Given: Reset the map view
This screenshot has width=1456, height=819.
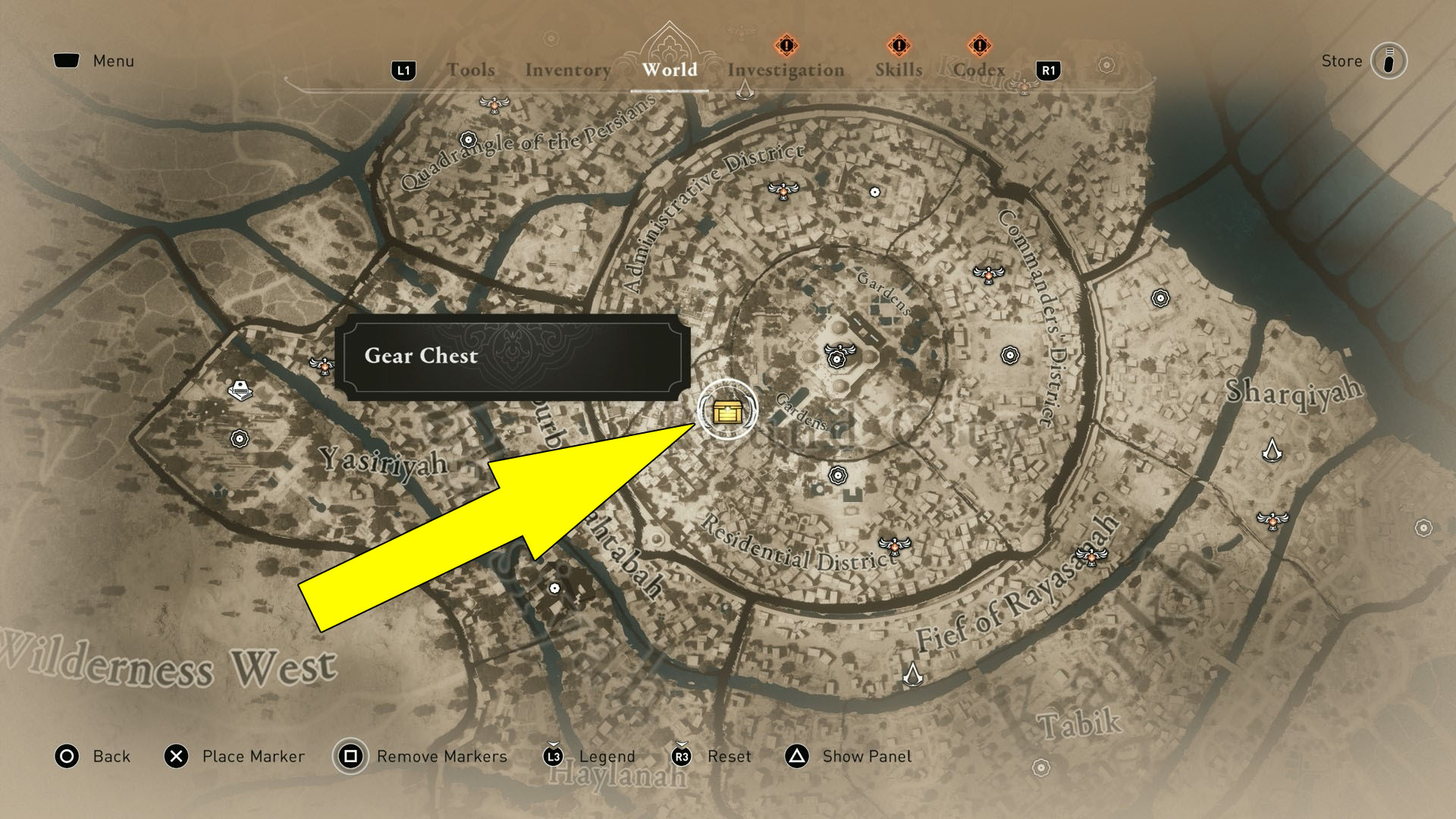Looking at the screenshot, I should 730,756.
